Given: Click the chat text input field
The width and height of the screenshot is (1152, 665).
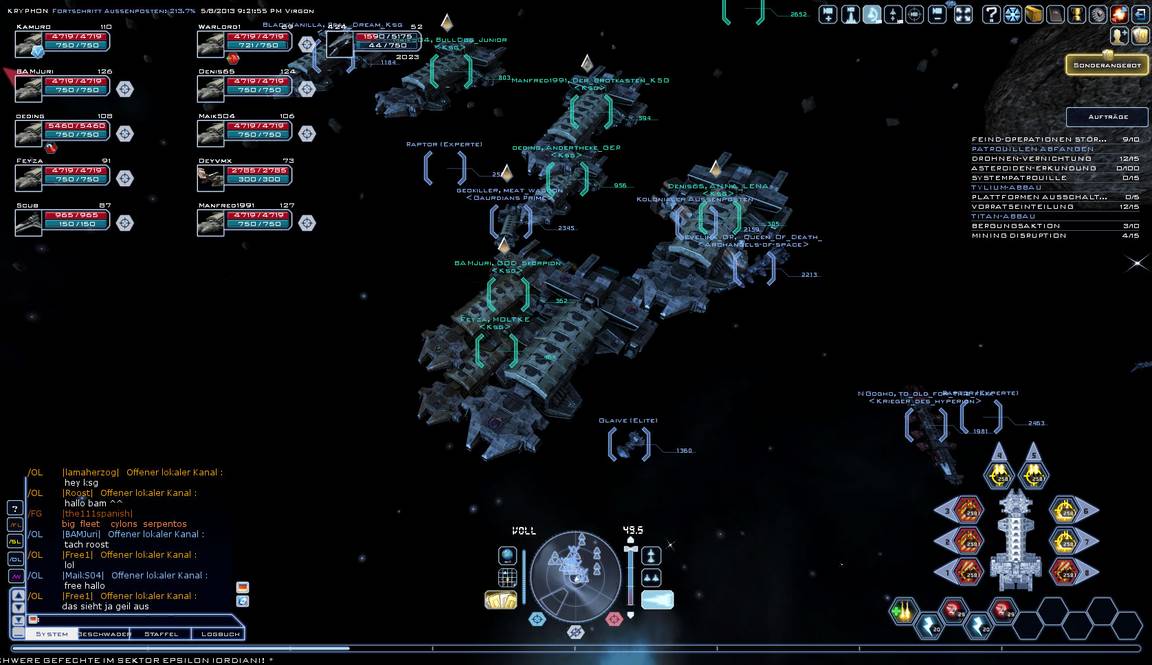Looking at the screenshot, I should click(x=130, y=620).
